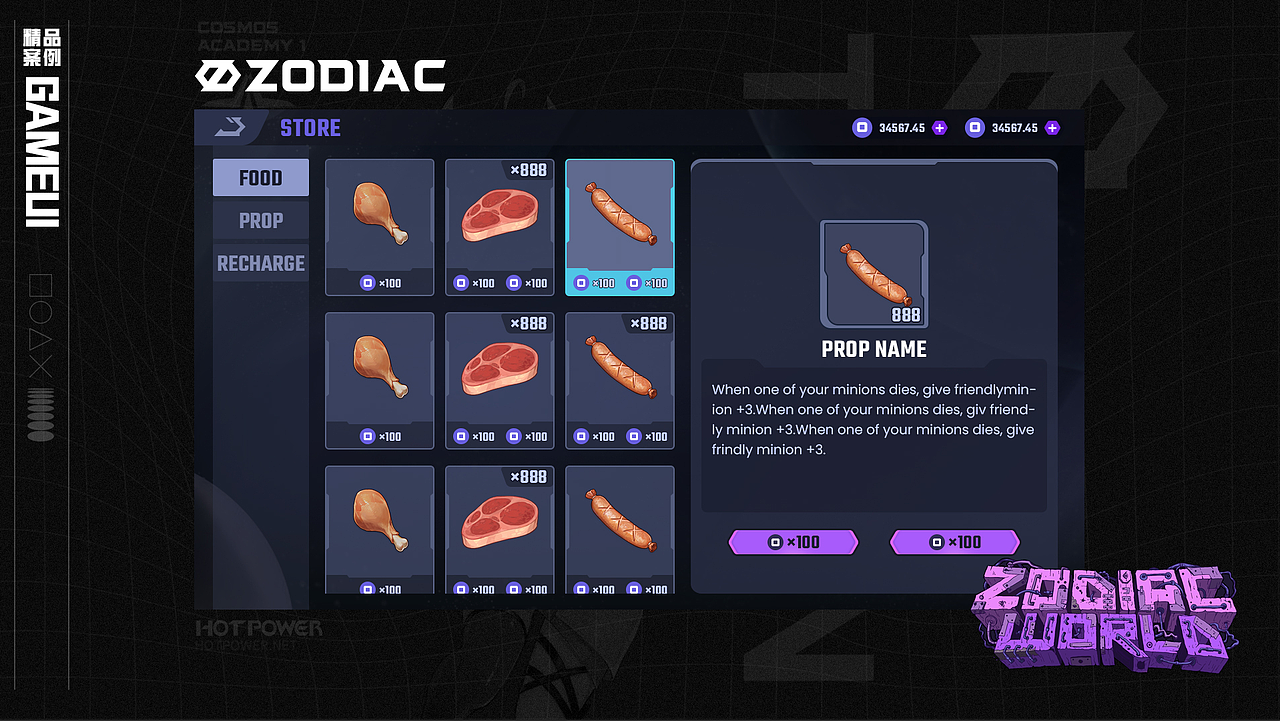
Task: Switch to the FOOD category tab
Action: tap(260, 178)
